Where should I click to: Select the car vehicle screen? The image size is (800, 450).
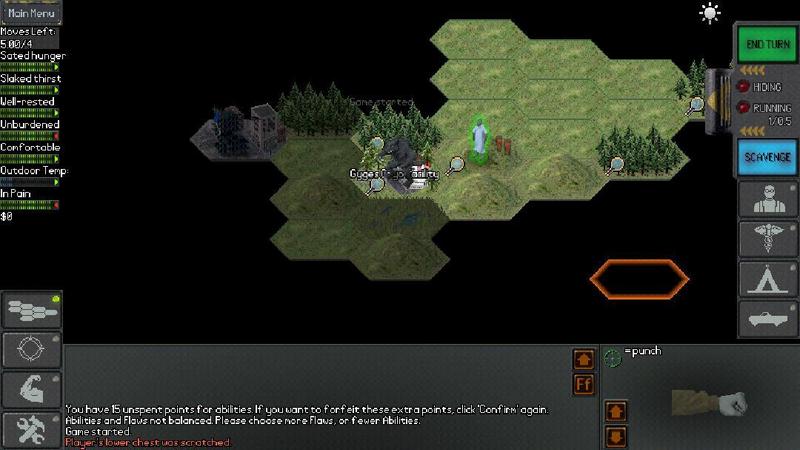click(x=767, y=319)
